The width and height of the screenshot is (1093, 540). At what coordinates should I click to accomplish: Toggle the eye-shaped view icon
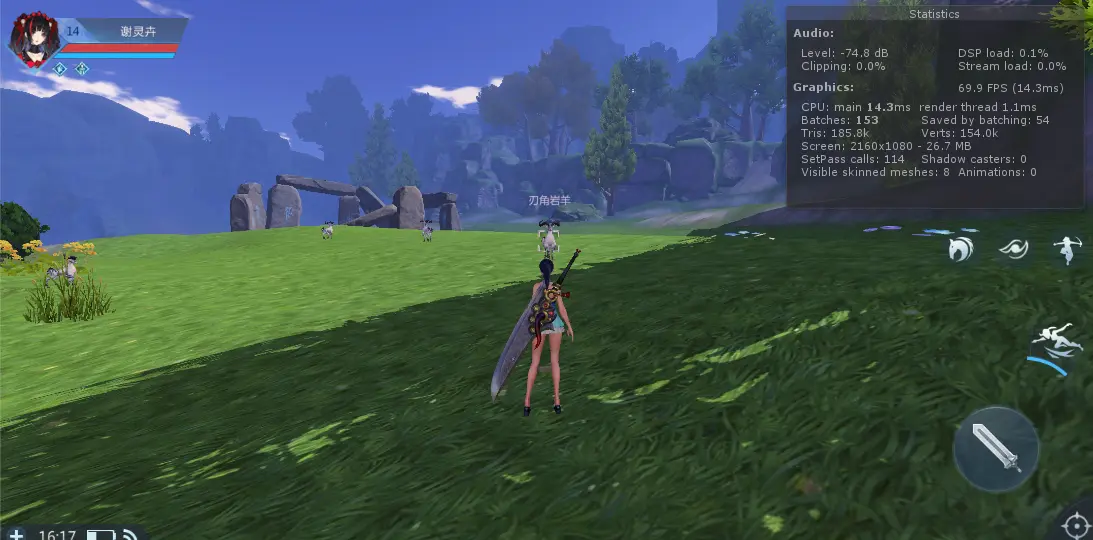pyautogui.click(x=1014, y=247)
